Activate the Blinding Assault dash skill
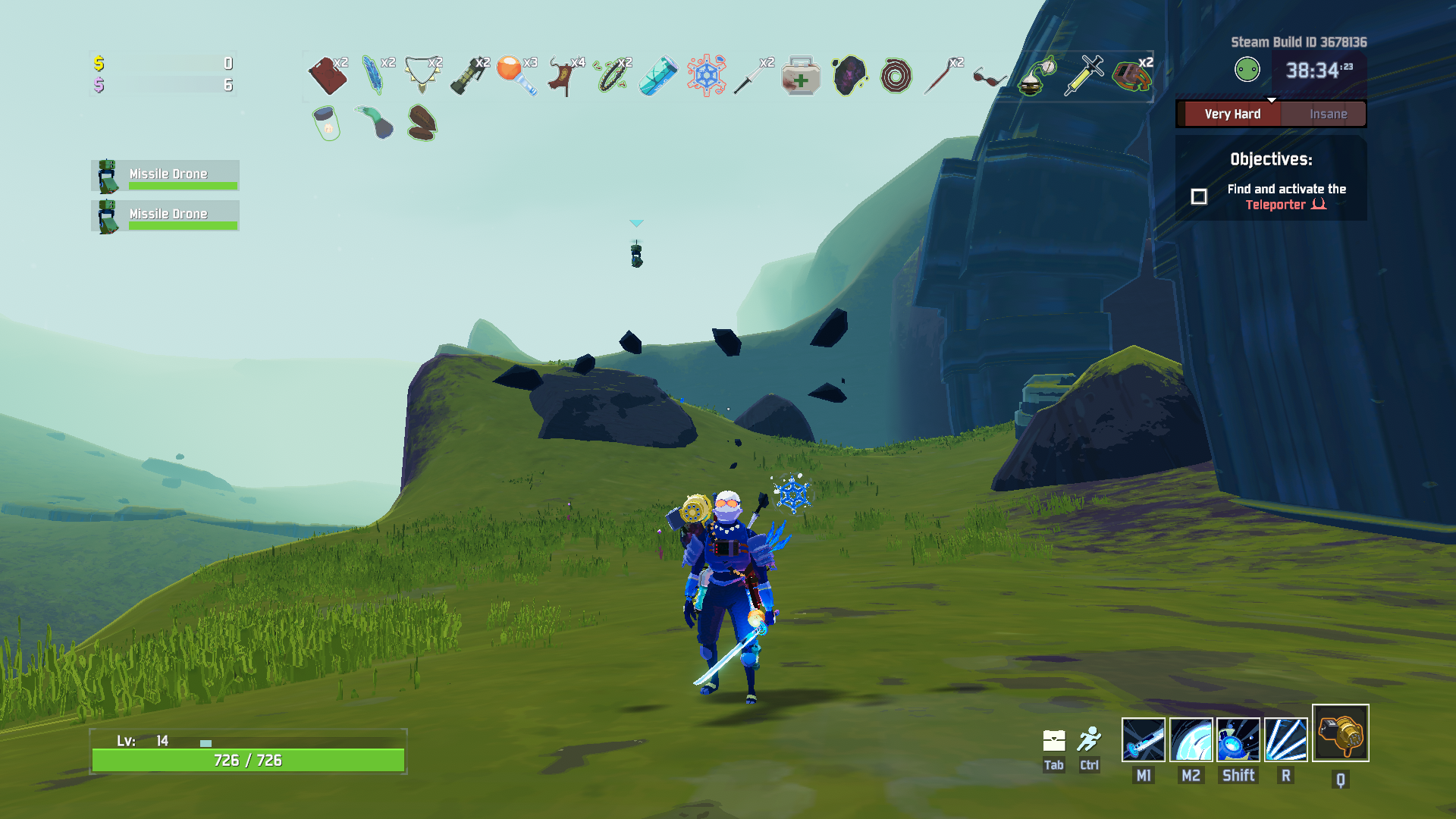1456x819 pixels. (1238, 739)
